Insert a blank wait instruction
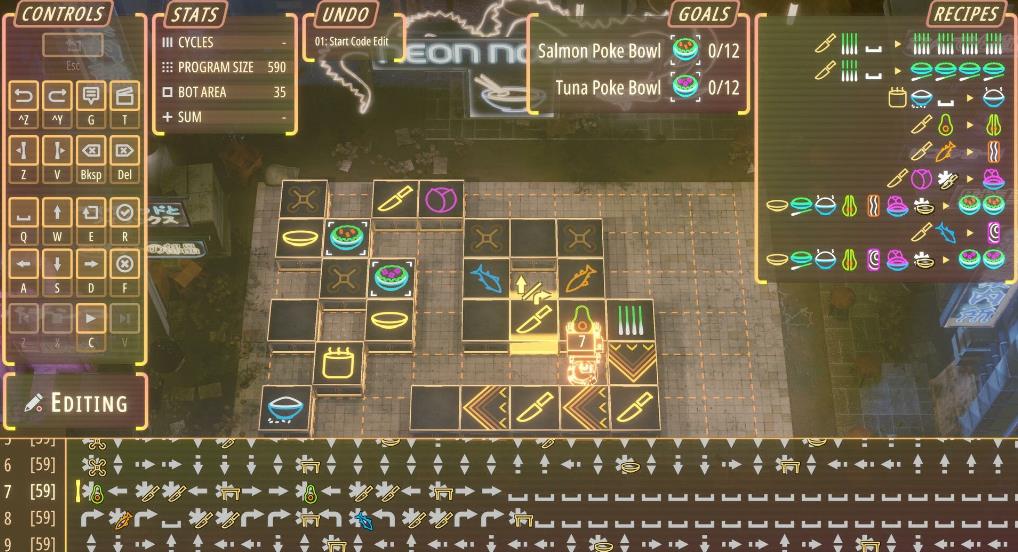 [24, 212]
